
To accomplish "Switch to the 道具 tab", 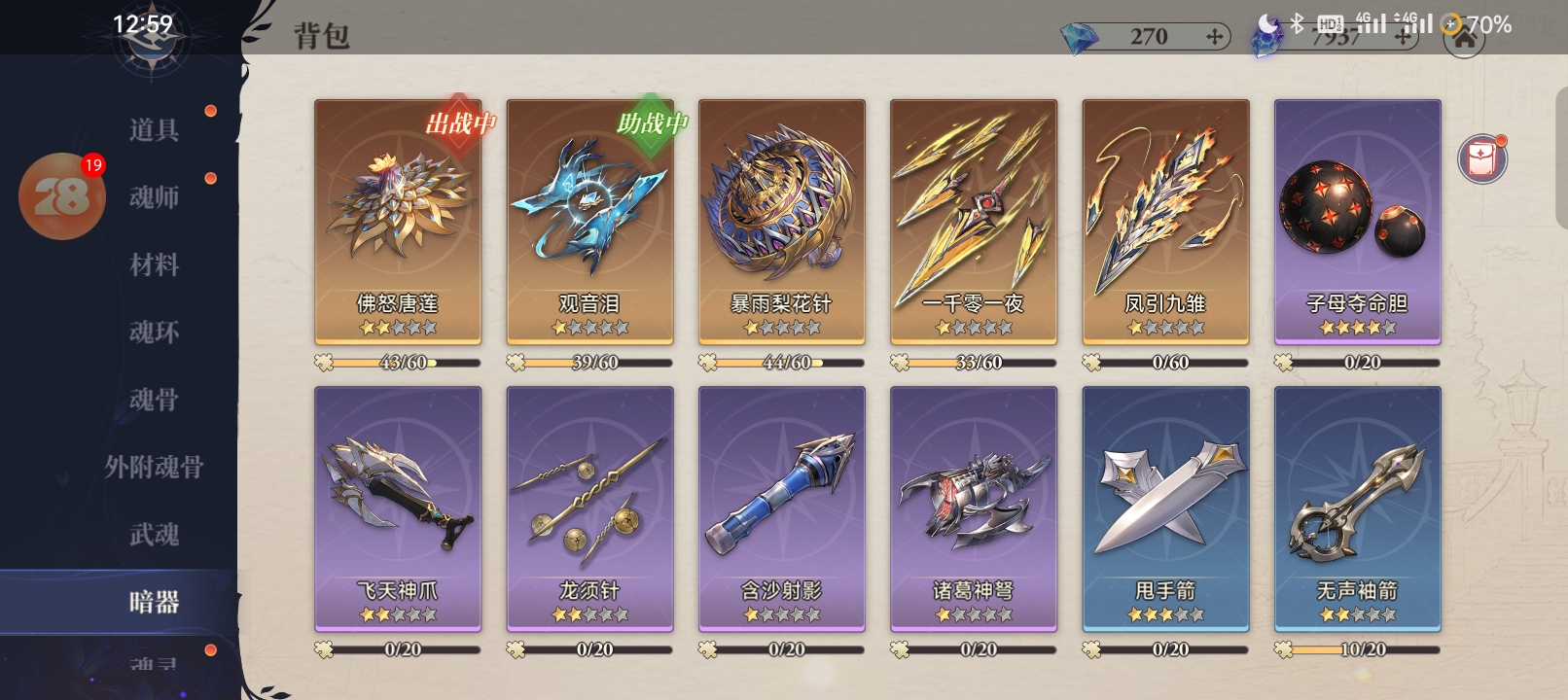I will point(154,129).
